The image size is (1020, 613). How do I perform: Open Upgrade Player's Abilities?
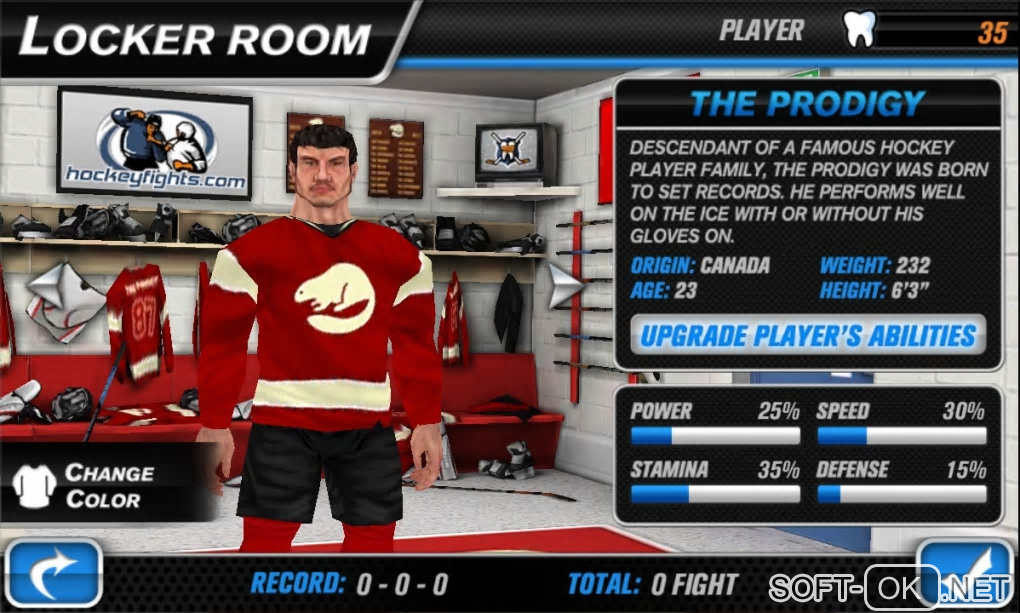pyautogui.click(x=807, y=335)
